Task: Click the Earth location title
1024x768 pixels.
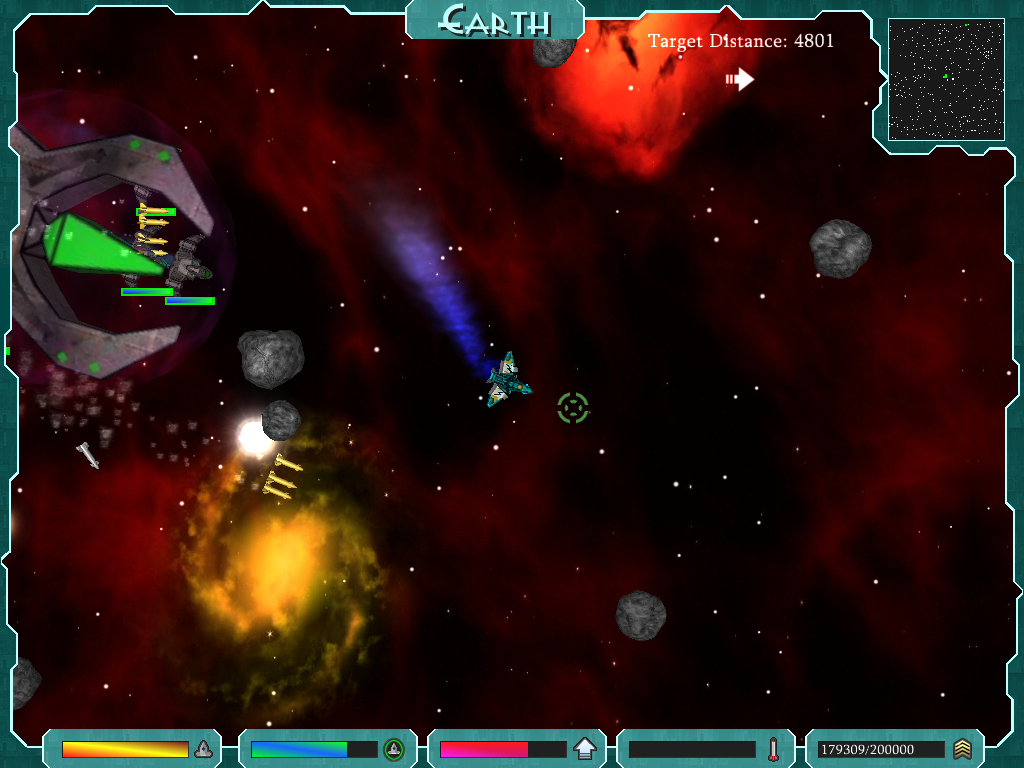Action: coord(495,20)
